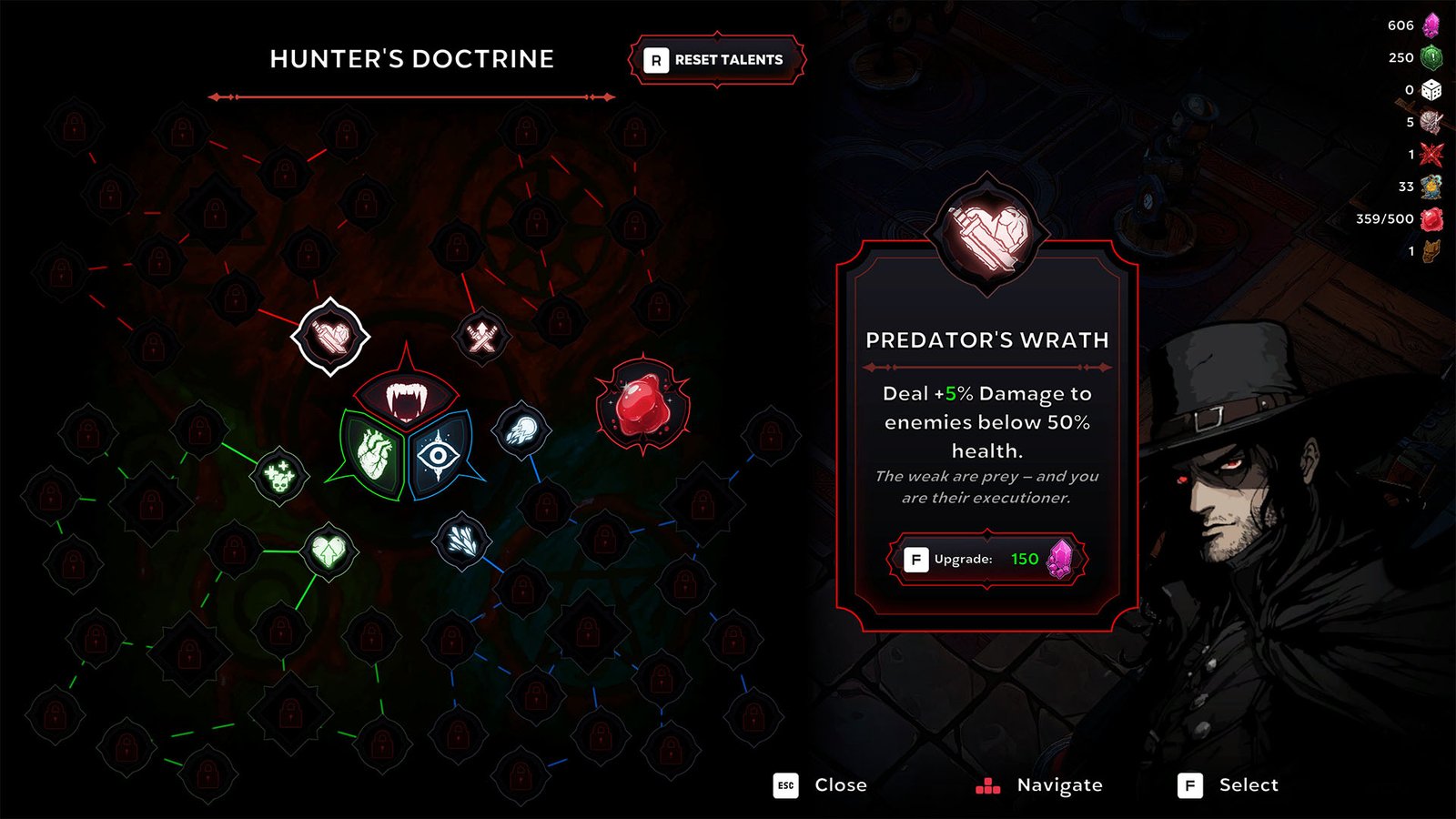The height and width of the screenshot is (819, 1456).
Task: Close the Hunter's Doctrine talent screen
Action: 821,785
